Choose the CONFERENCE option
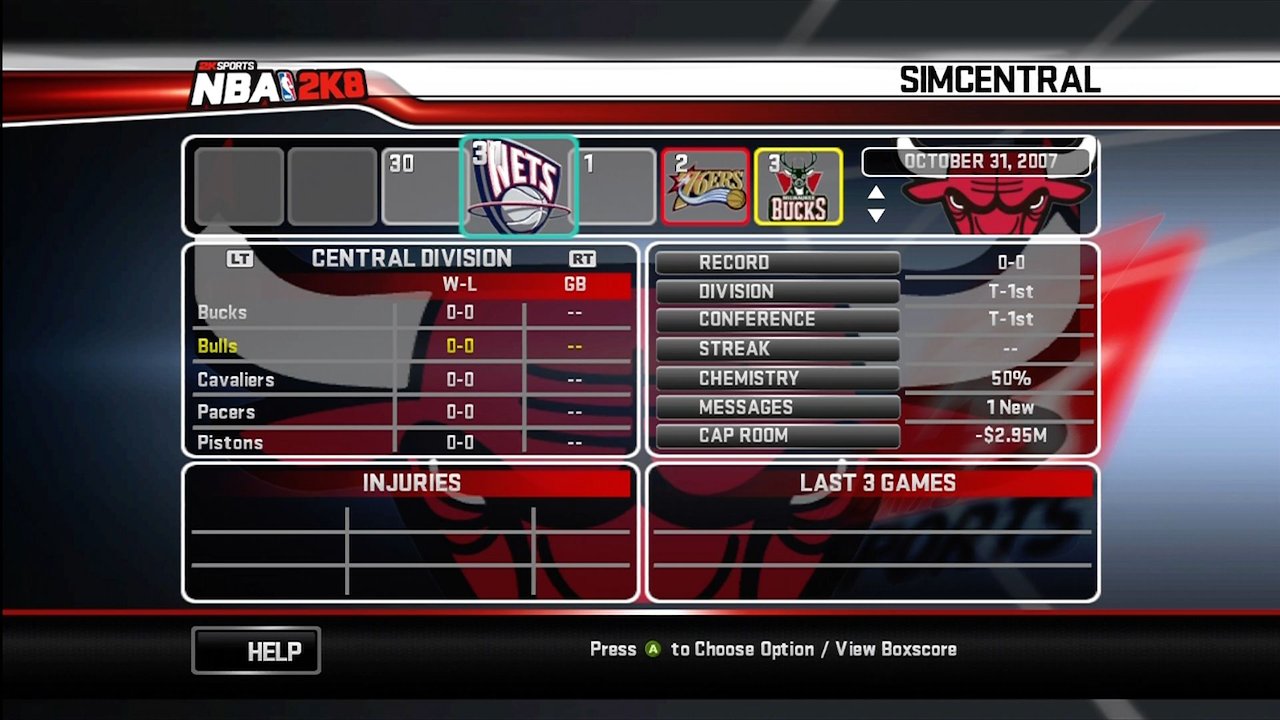Image resolution: width=1280 pixels, height=720 pixels. tap(777, 320)
